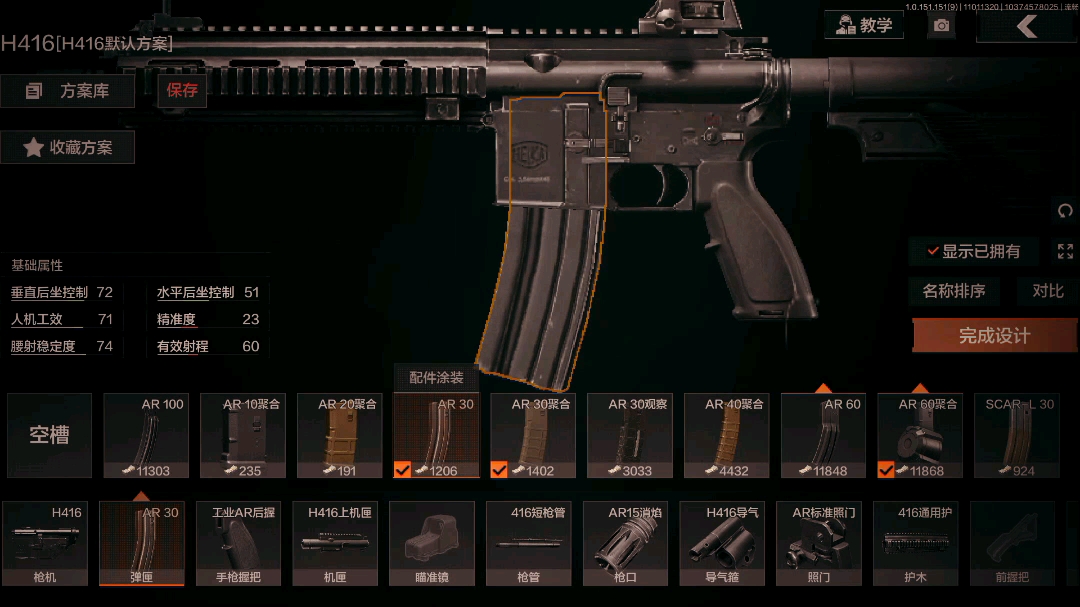Pick the AR 60 magazine
The height and width of the screenshot is (607, 1080).
point(823,435)
